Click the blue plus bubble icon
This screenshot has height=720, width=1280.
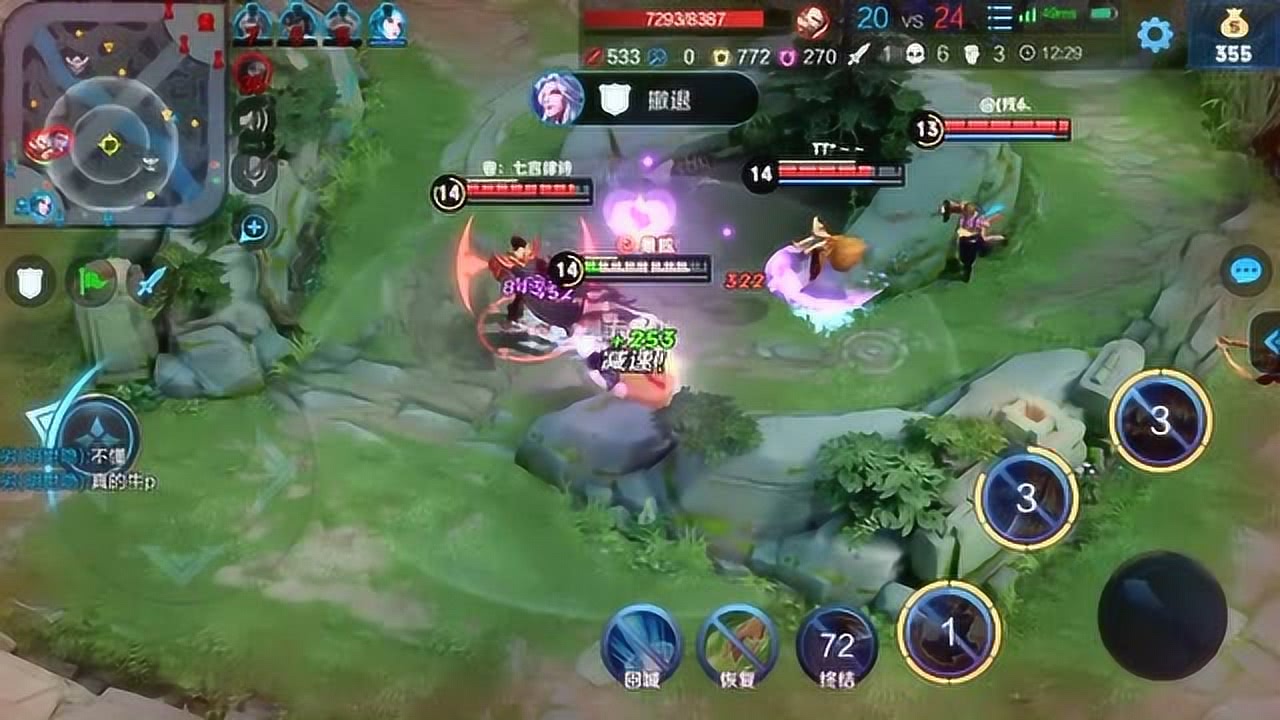click(x=254, y=229)
